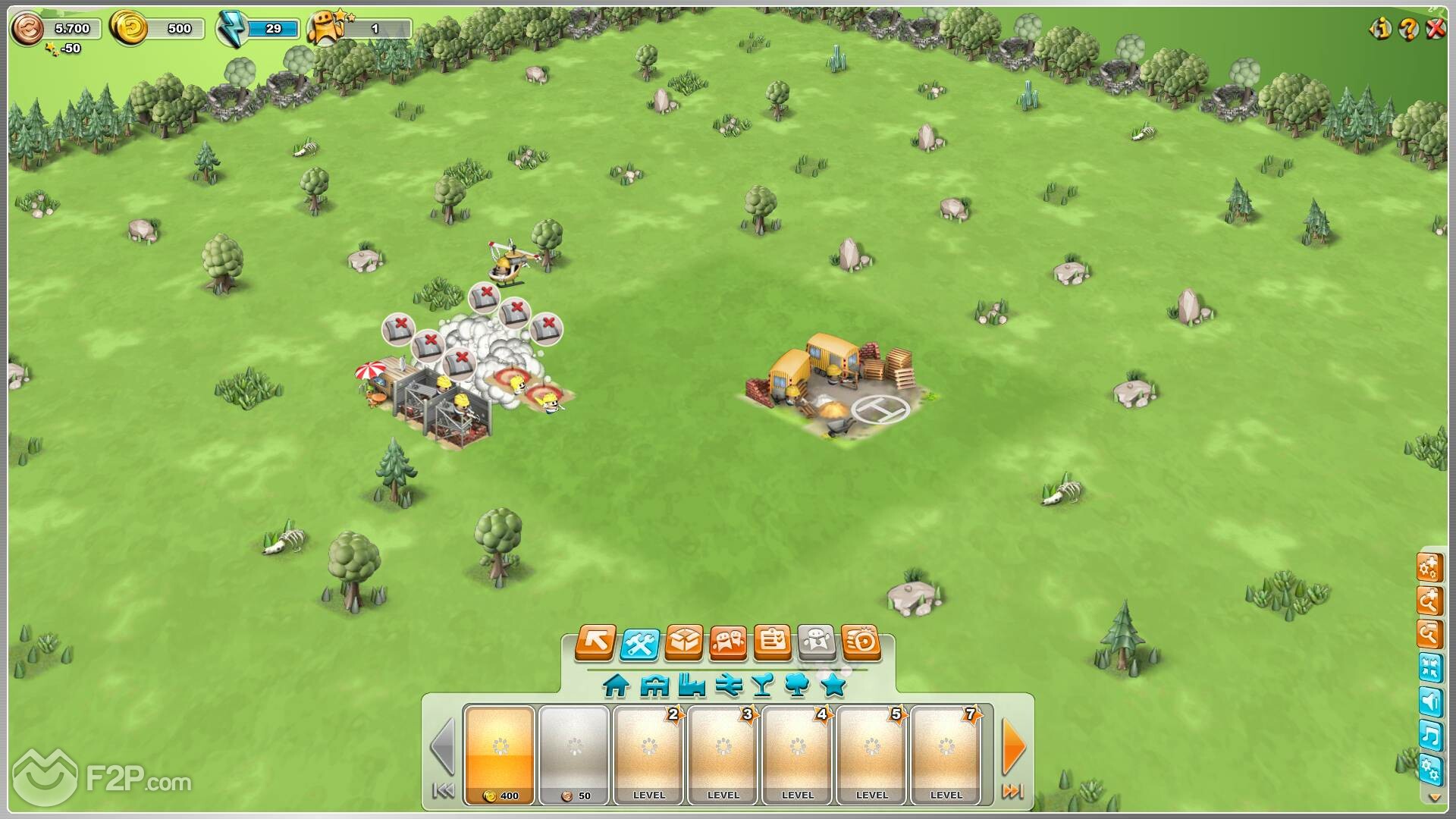
Task: Open the cardboard box inventory button
Action: [x=683, y=643]
